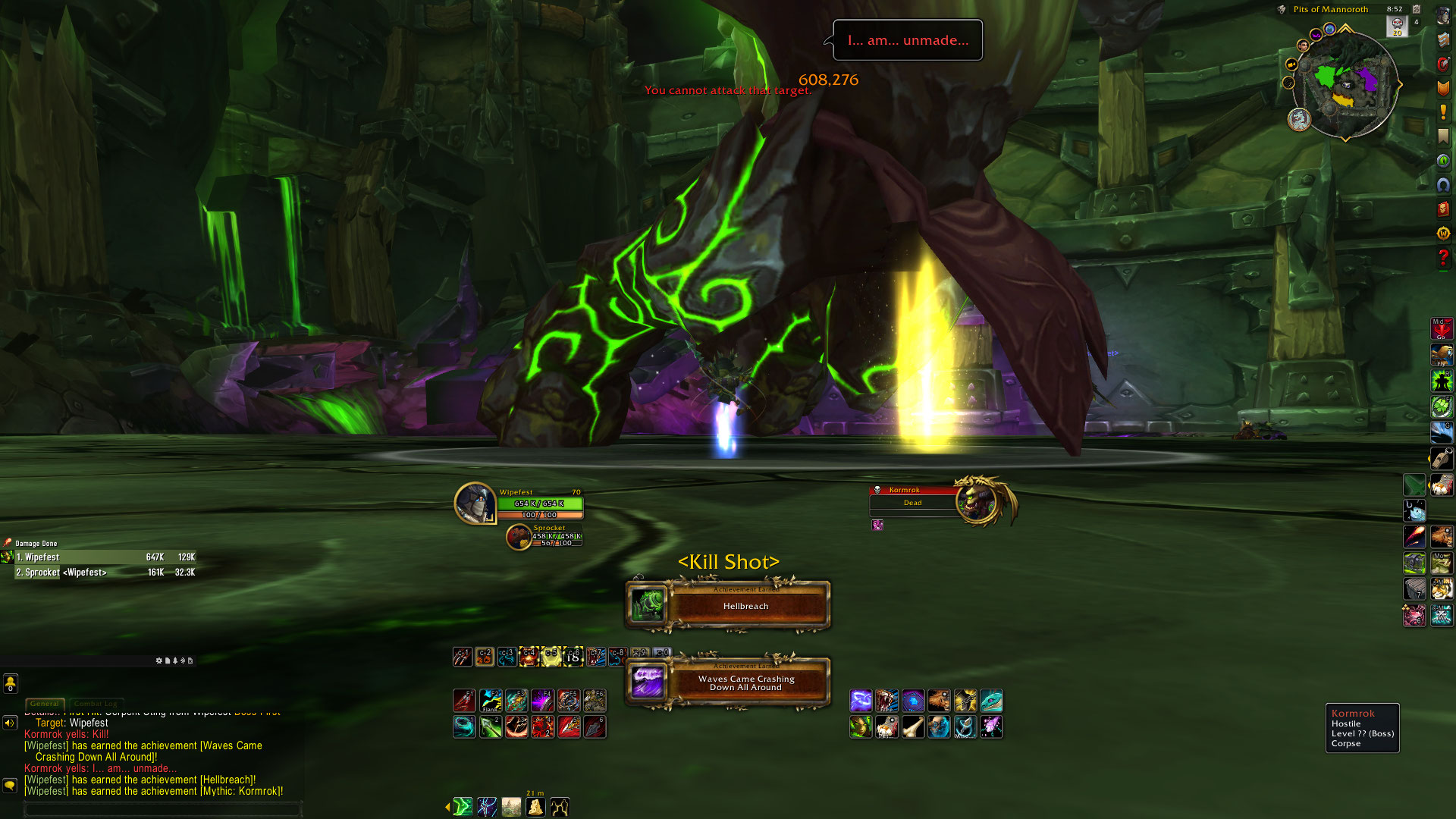The height and width of the screenshot is (819, 1456).
Task: Open the minimap
Action: tap(1347, 83)
